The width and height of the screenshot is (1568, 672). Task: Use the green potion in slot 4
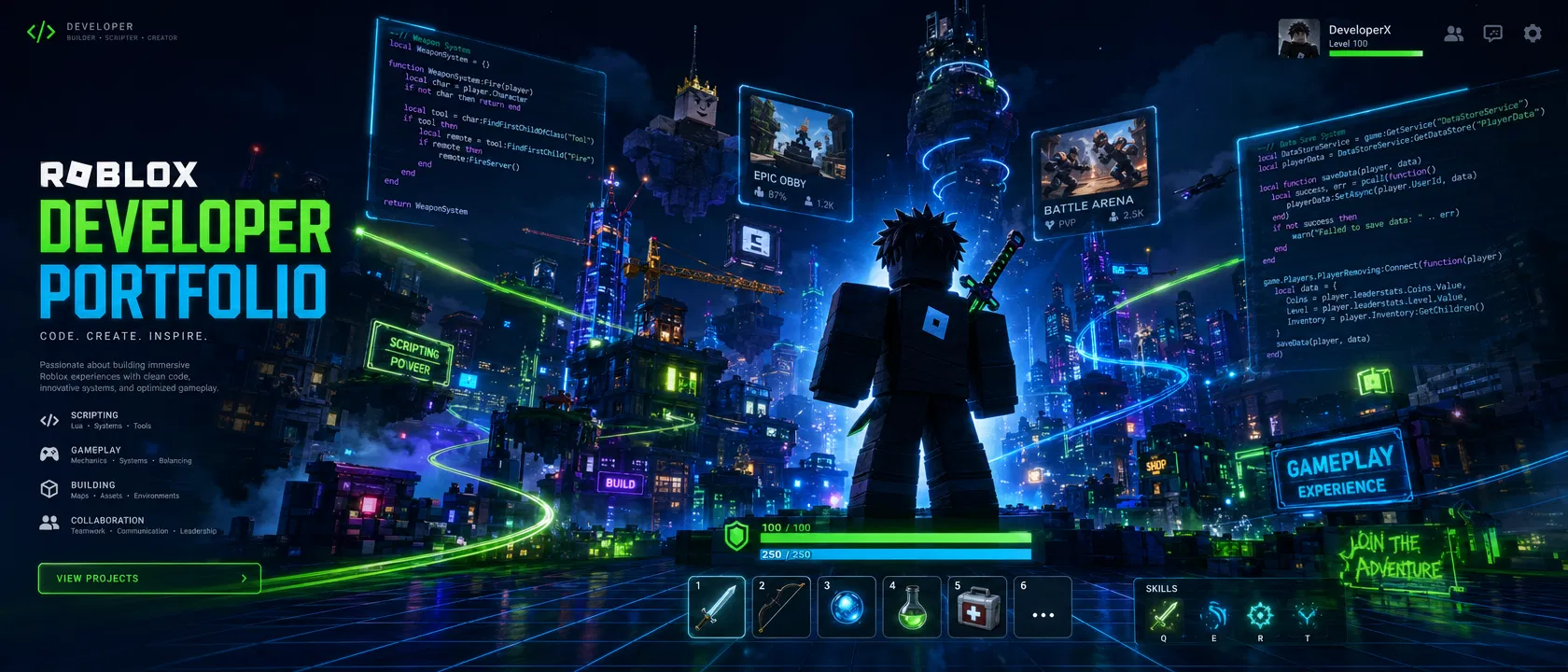pyautogui.click(x=912, y=608)
